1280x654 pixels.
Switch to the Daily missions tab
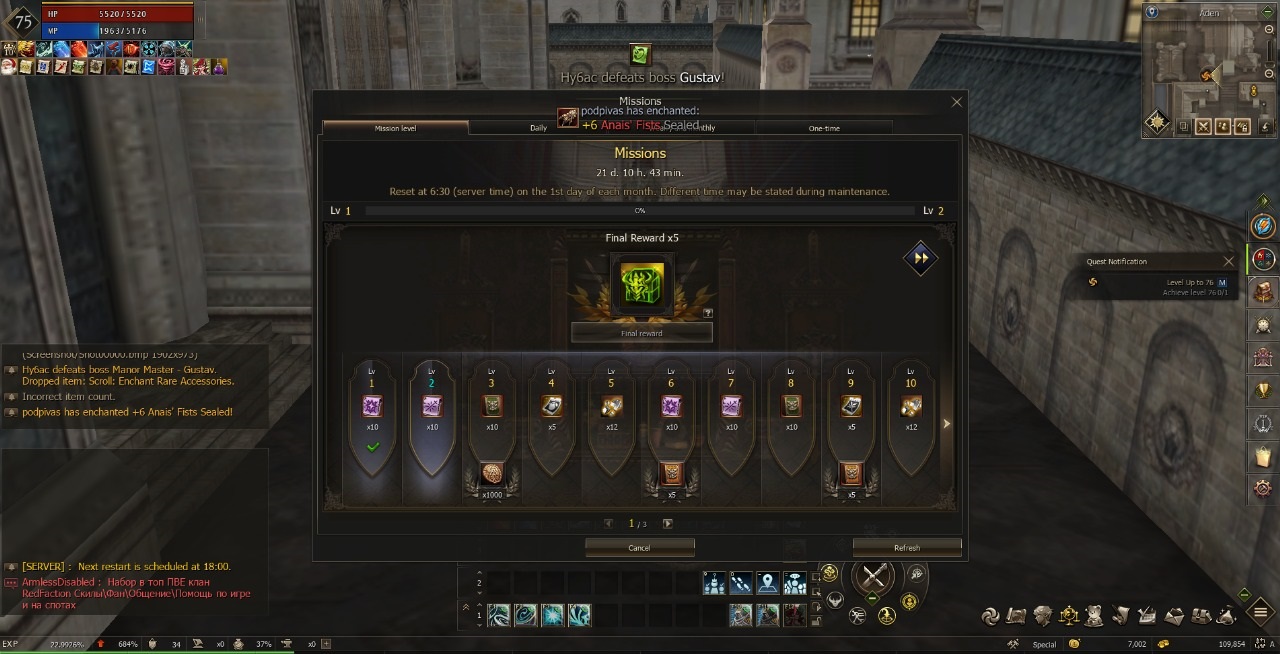tap(538, 128)
